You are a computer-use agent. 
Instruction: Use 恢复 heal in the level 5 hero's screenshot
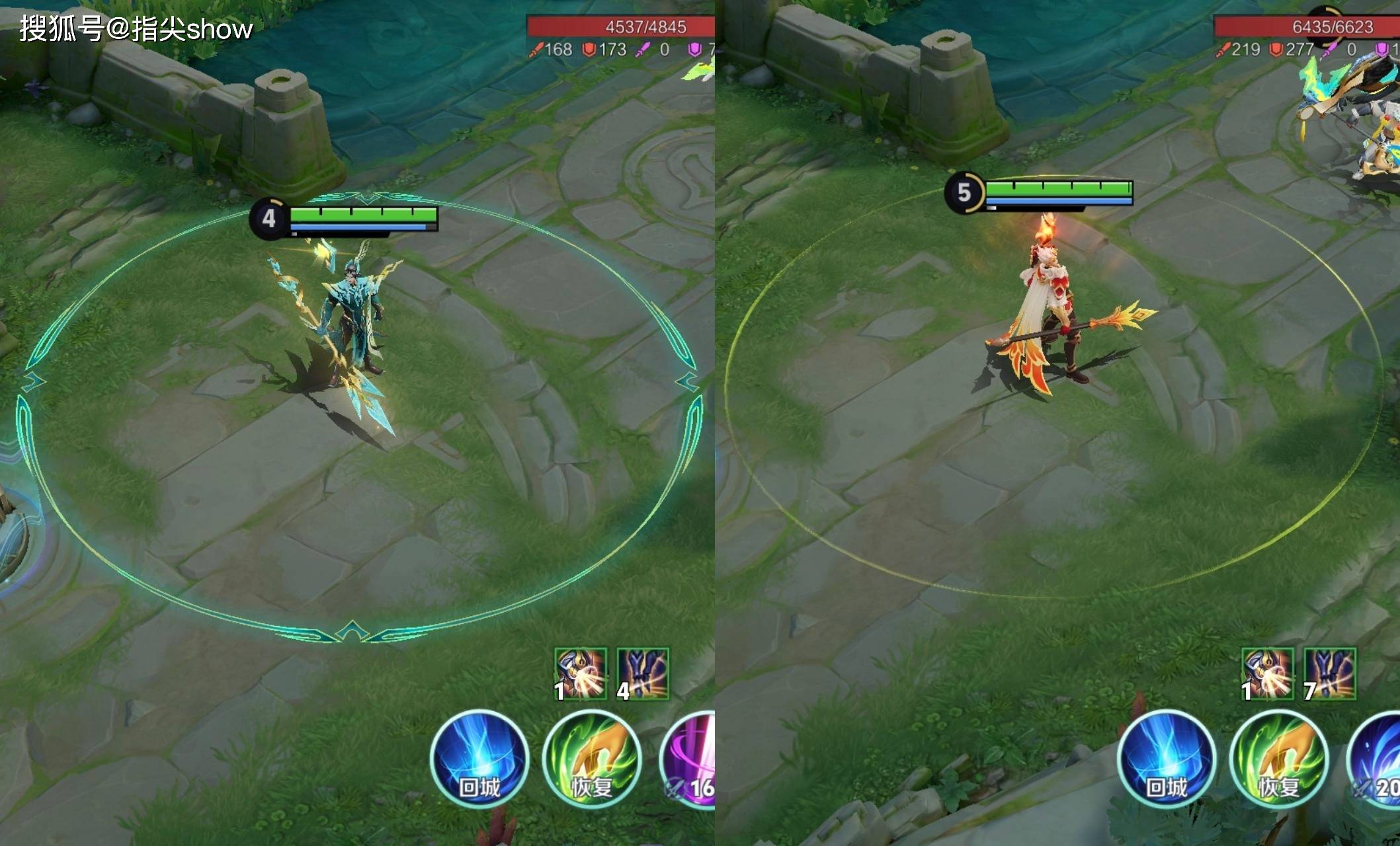coord(1278,759)
